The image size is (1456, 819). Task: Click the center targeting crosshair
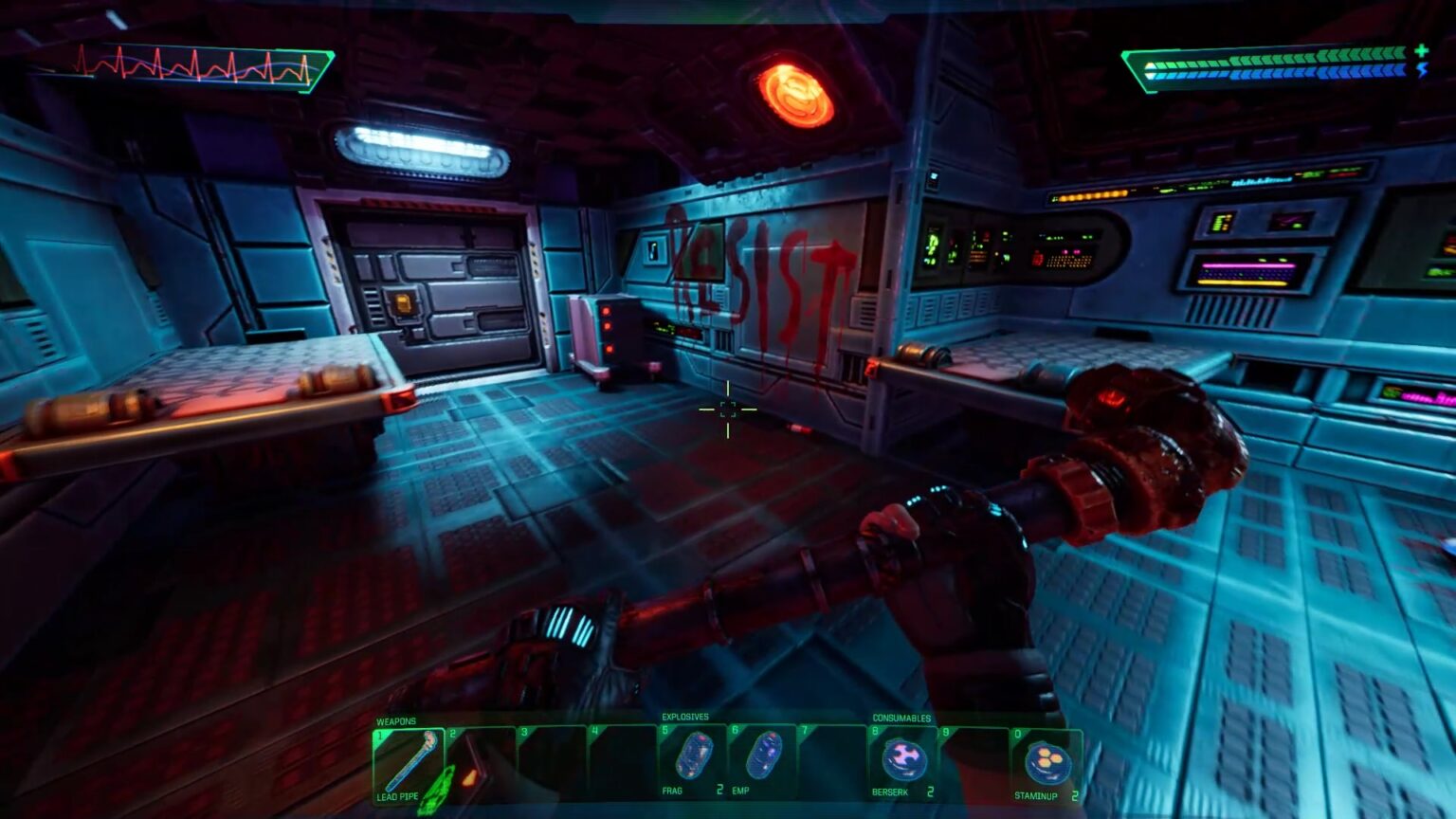[729, 411]
